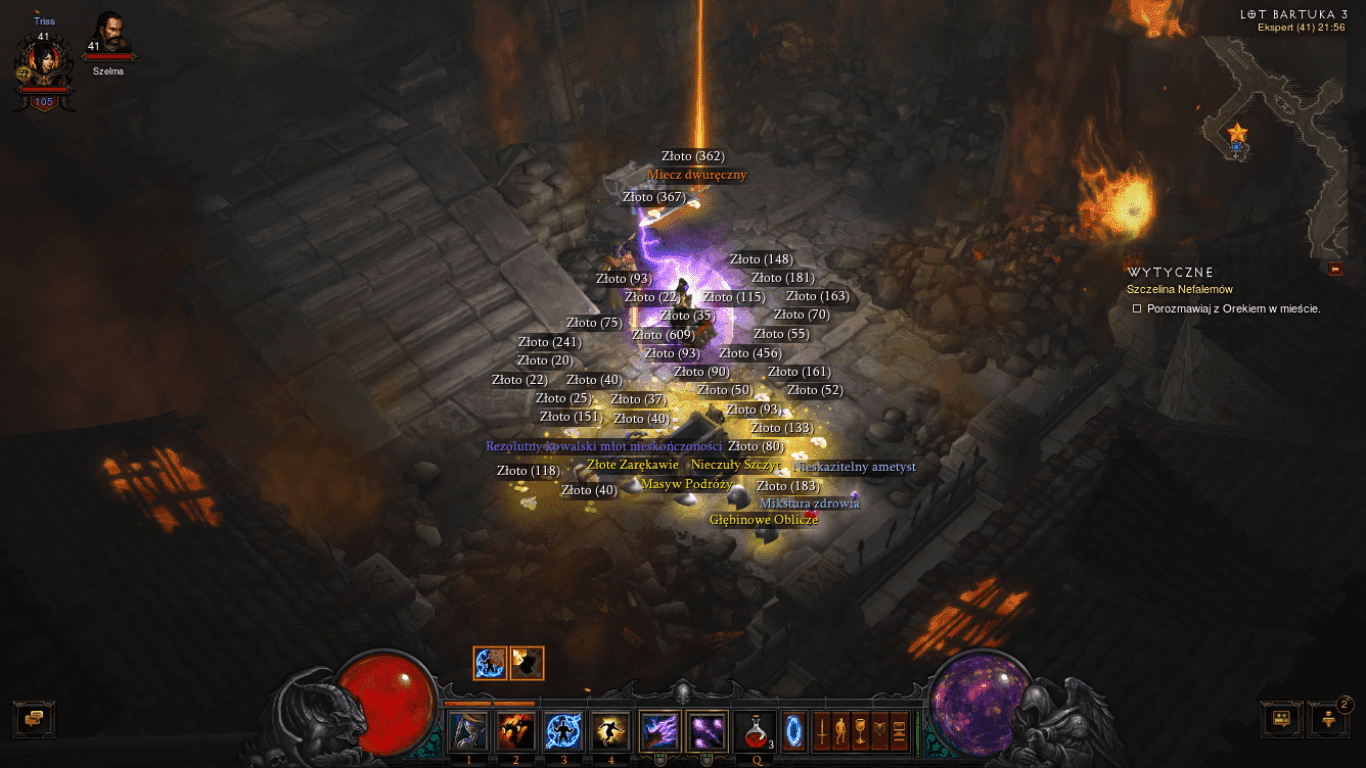This screenshot has width=1366, height=768.
Task: Cast the fiery meteor skill in slot 2
Action: (516, 731)
